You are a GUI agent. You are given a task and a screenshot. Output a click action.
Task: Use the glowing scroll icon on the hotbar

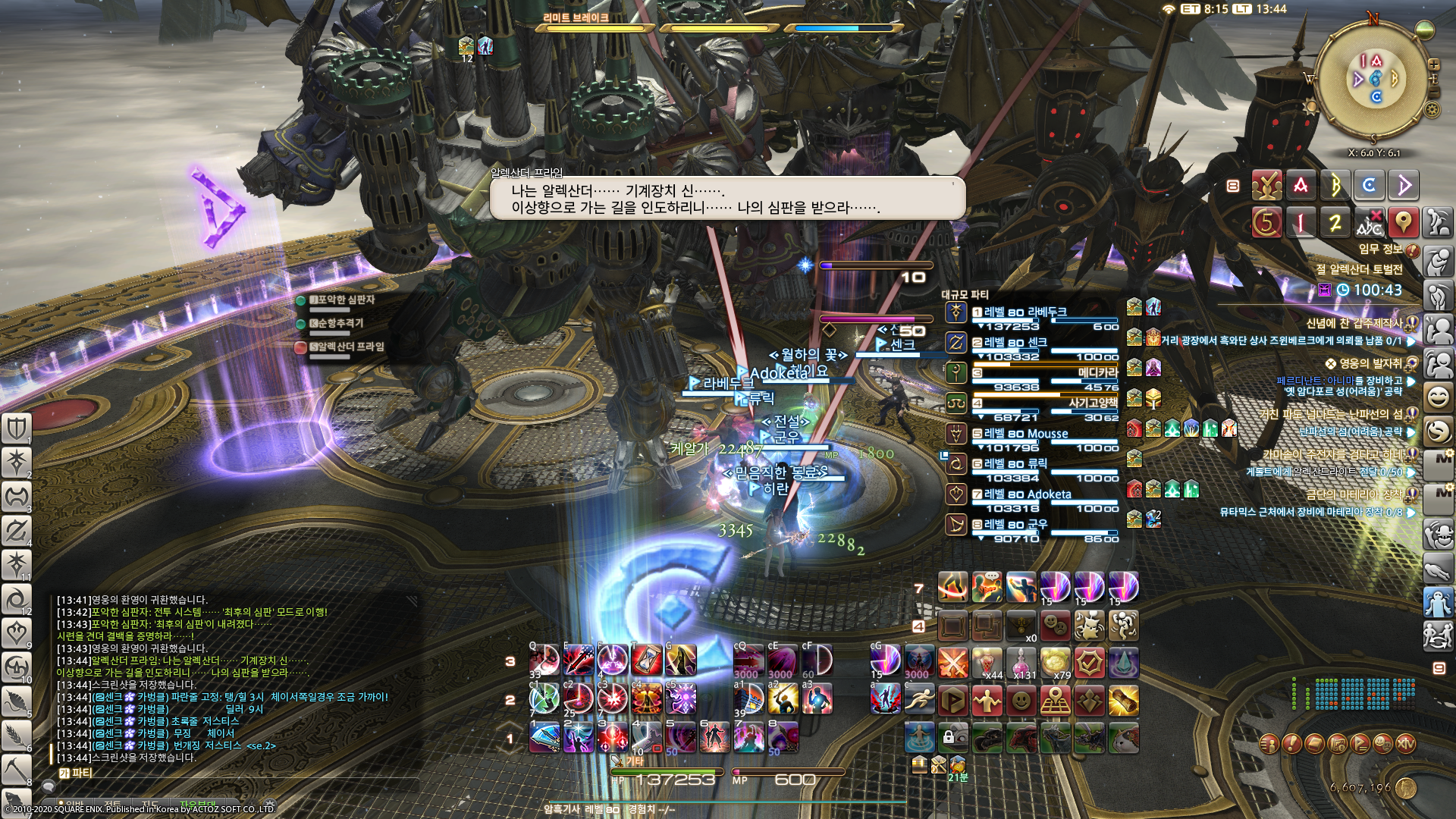tap(1123, 701)
